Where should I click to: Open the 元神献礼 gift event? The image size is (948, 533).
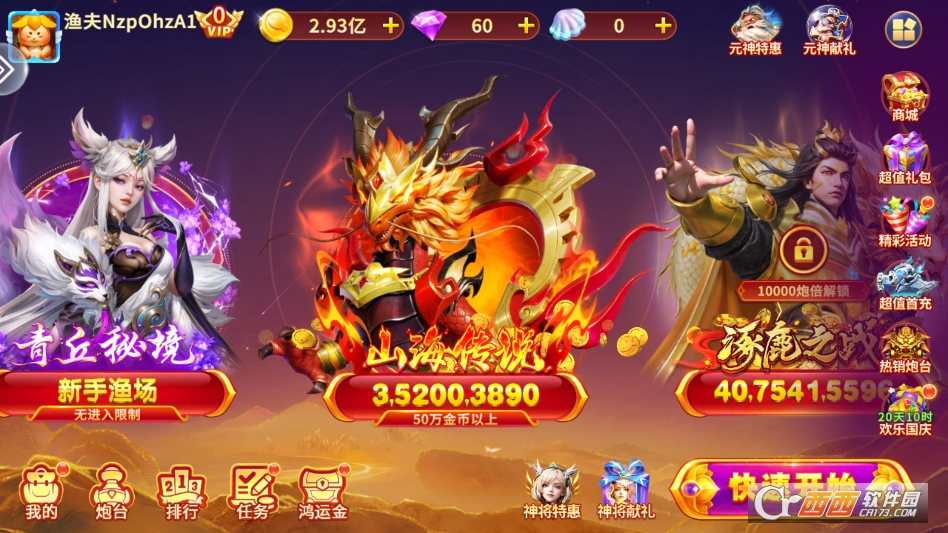[830, 30]
